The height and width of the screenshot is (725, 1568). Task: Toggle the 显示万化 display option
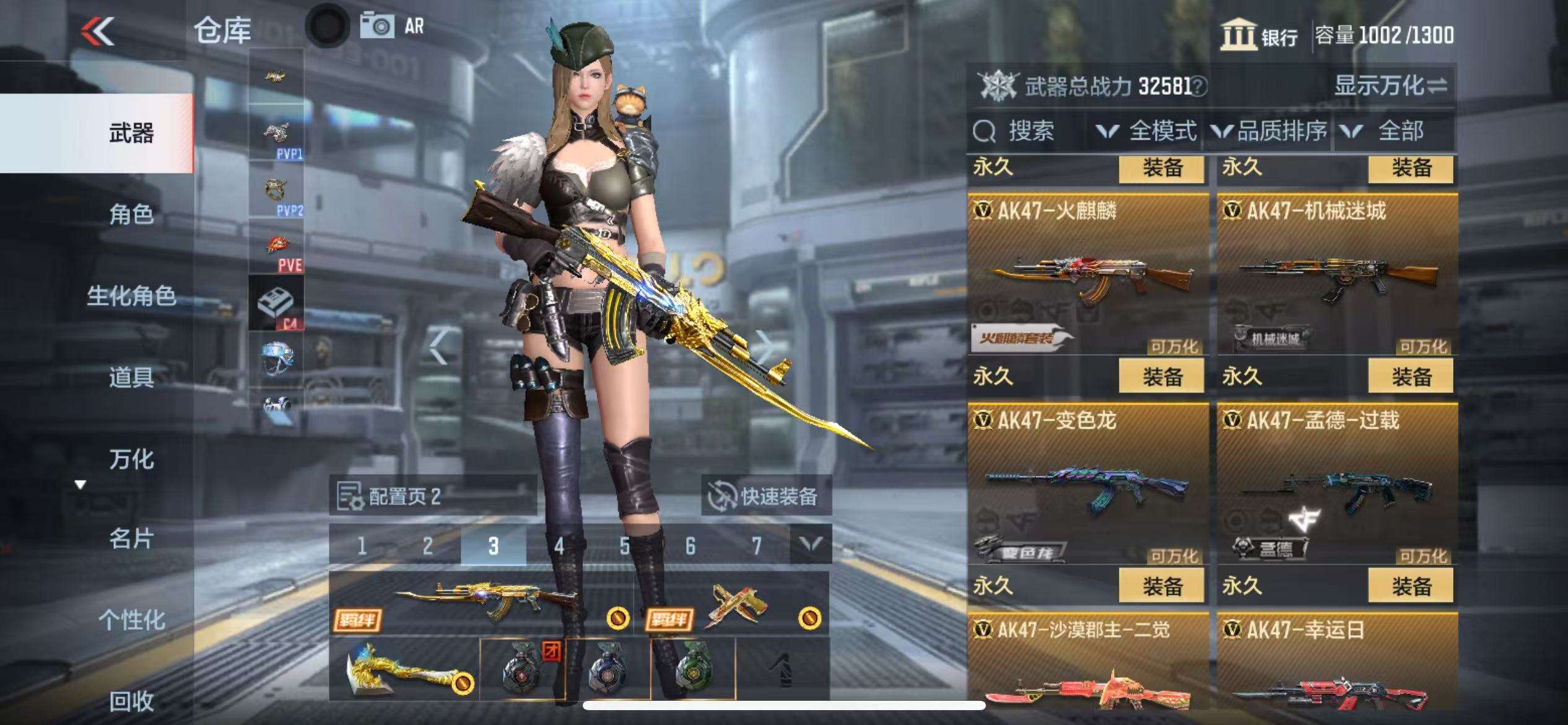click(1390, 86)
